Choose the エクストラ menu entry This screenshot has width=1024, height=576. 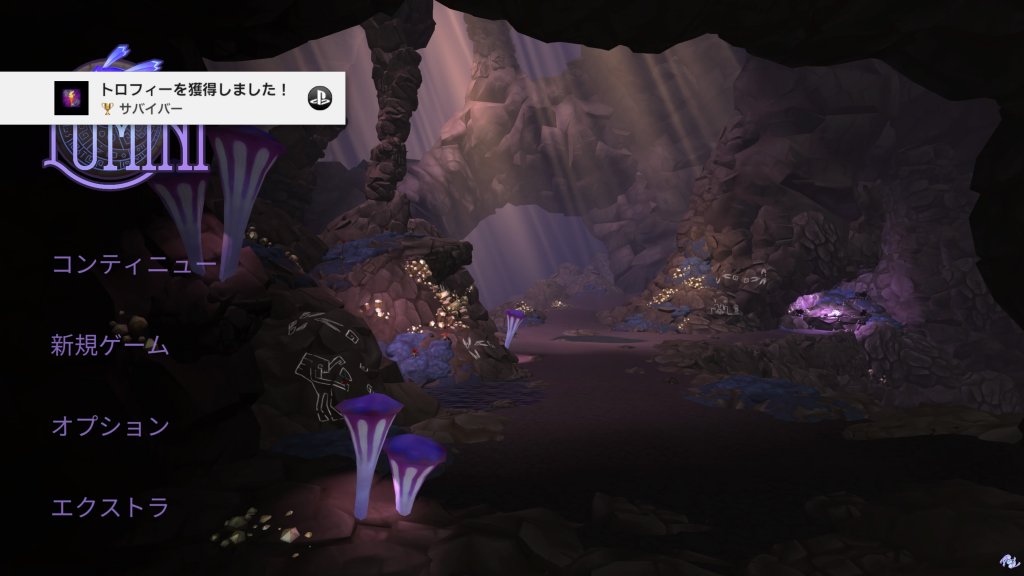click(x=110, y=507)
